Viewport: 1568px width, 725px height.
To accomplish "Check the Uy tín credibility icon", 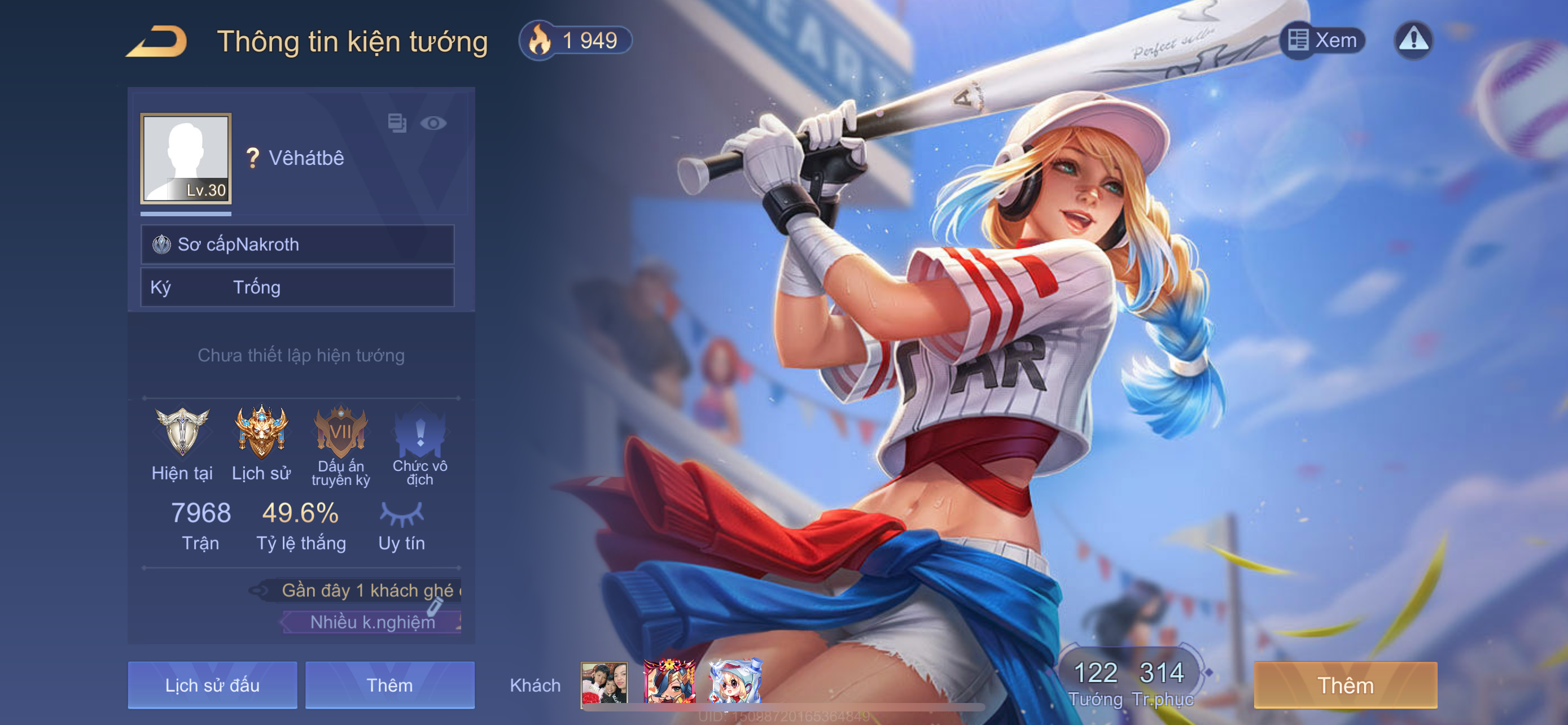I will coord(401,514).
